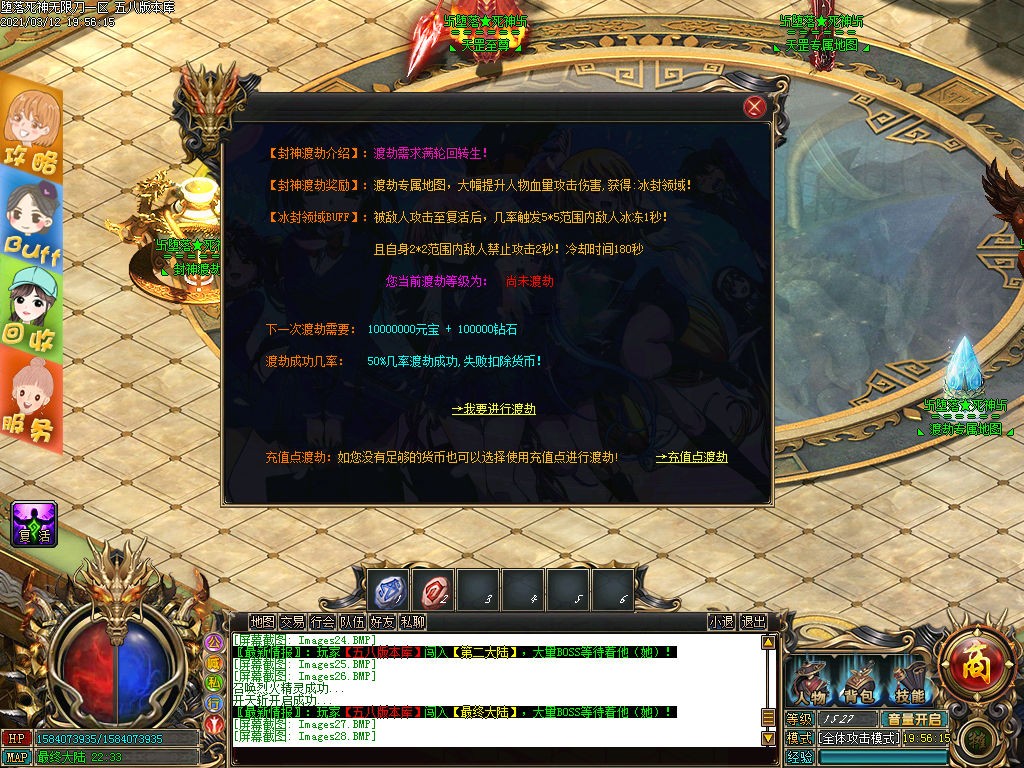Close the 封神渡劫 dialog window
Screen dimensions: 1024x768
tap(756, 107)
